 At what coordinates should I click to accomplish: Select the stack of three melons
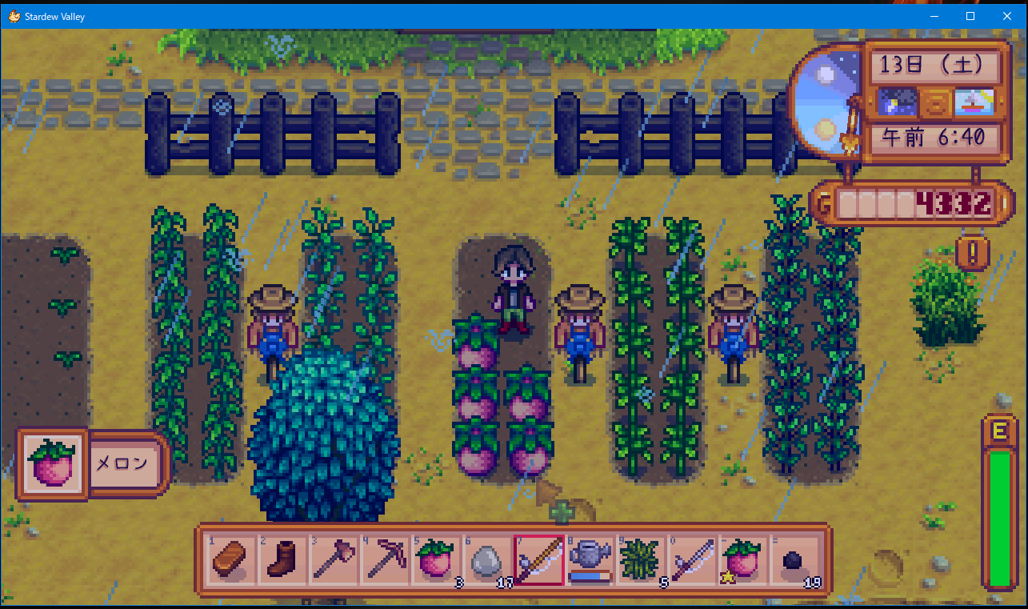(436, 558)
